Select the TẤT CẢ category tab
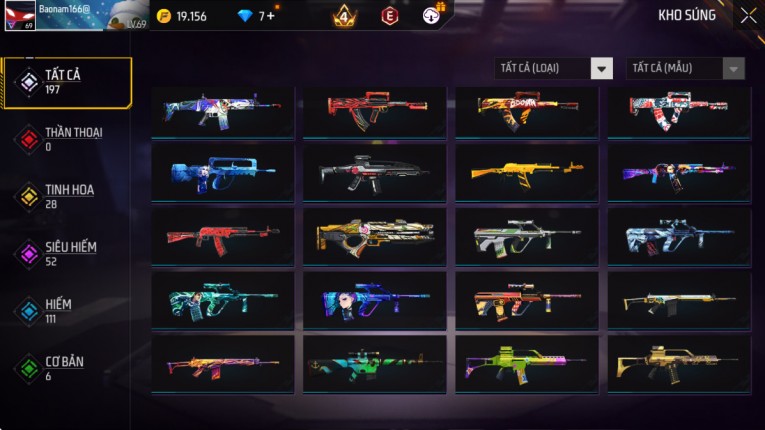 [67, 82]
